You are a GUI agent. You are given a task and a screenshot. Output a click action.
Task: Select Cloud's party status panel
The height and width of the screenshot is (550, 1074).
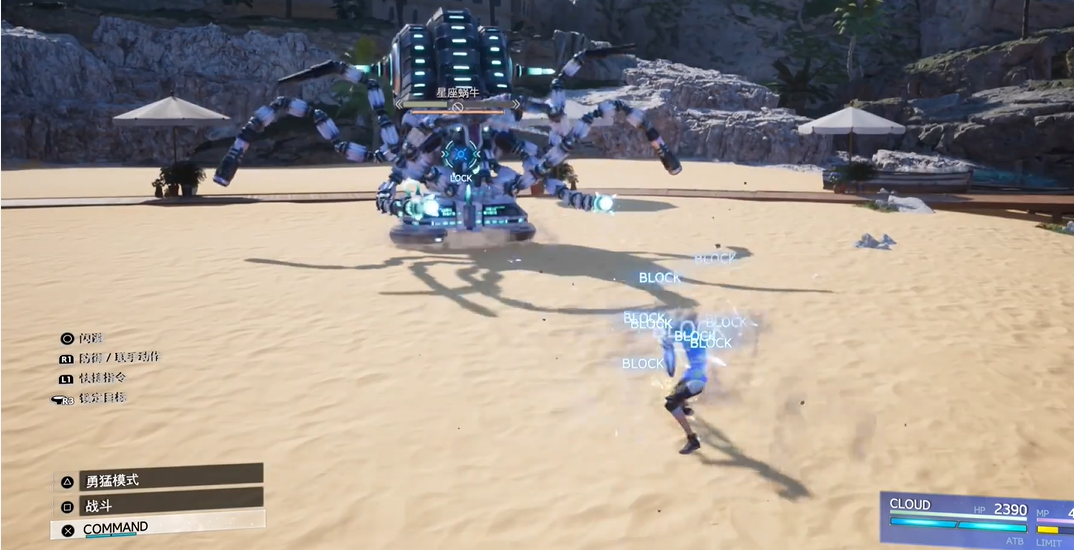point(975,520)
